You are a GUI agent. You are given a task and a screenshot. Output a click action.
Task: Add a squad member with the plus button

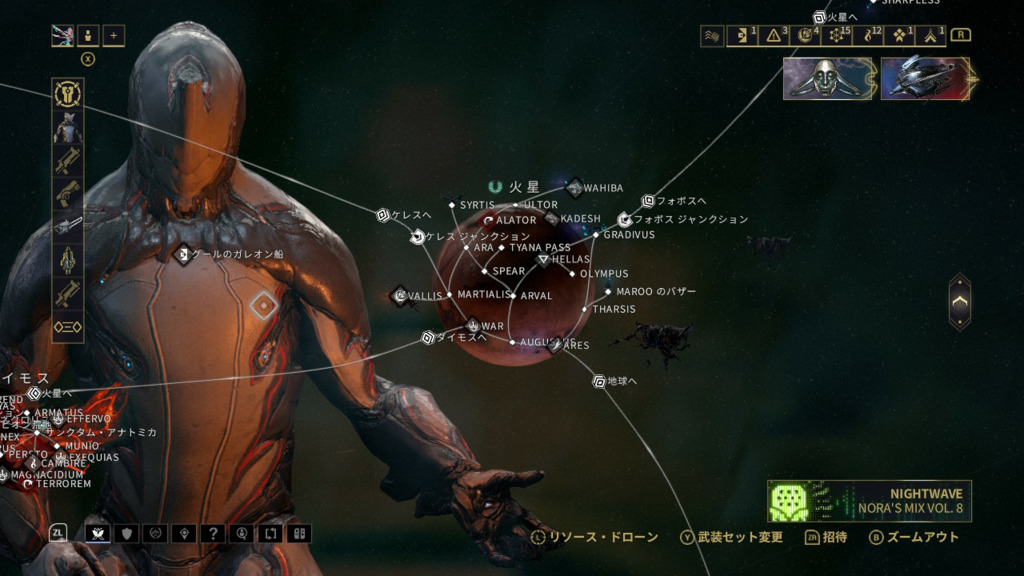[113, 36]
